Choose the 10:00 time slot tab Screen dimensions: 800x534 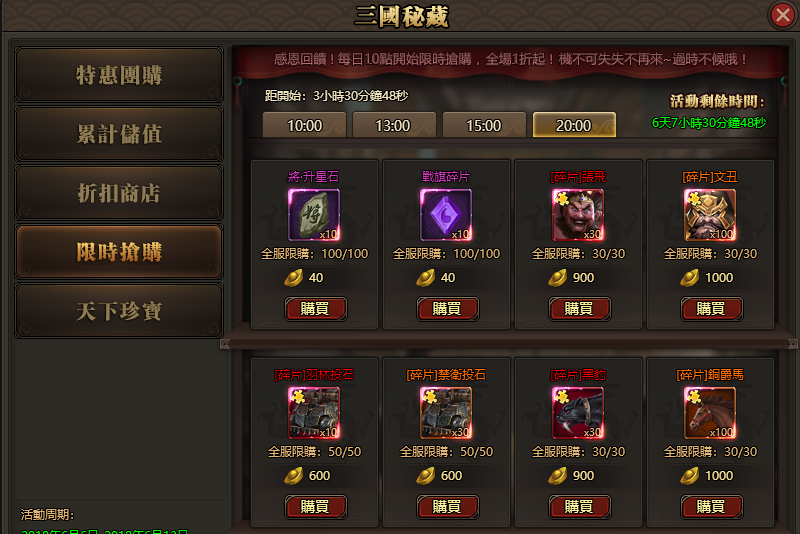[304, 125]
